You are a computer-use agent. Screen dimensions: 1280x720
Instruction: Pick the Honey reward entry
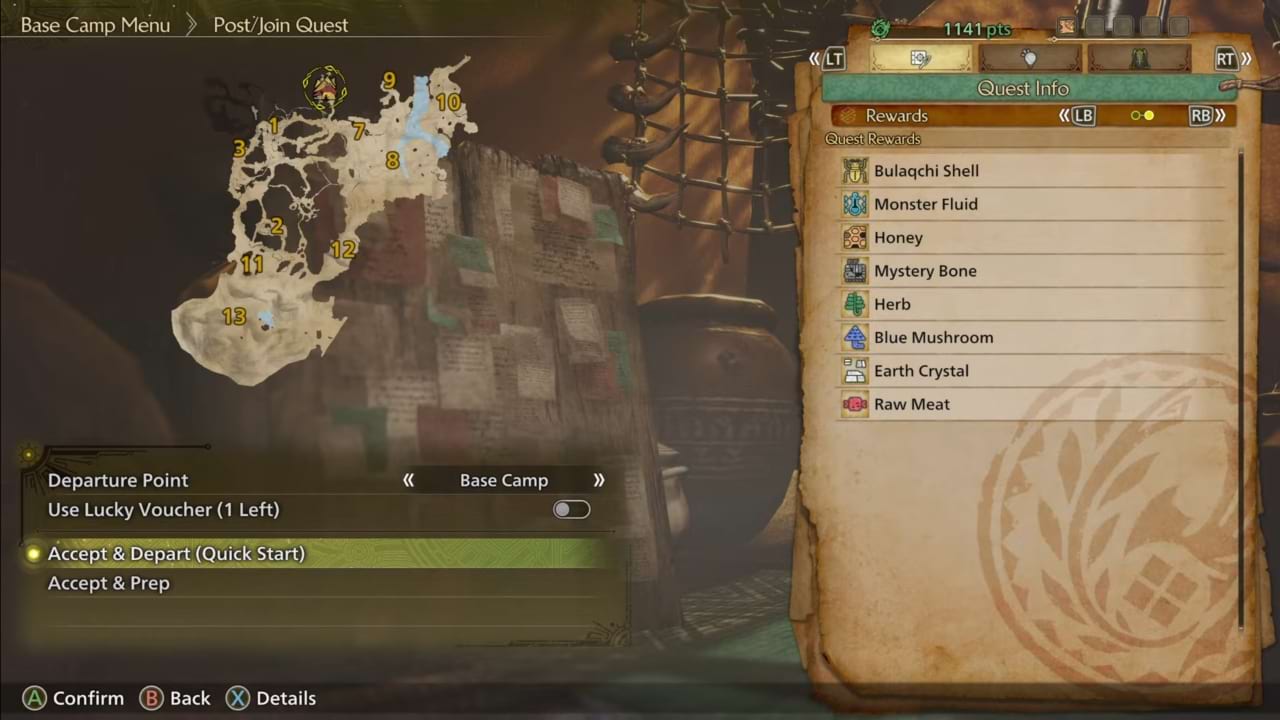(x=898, y=238)
